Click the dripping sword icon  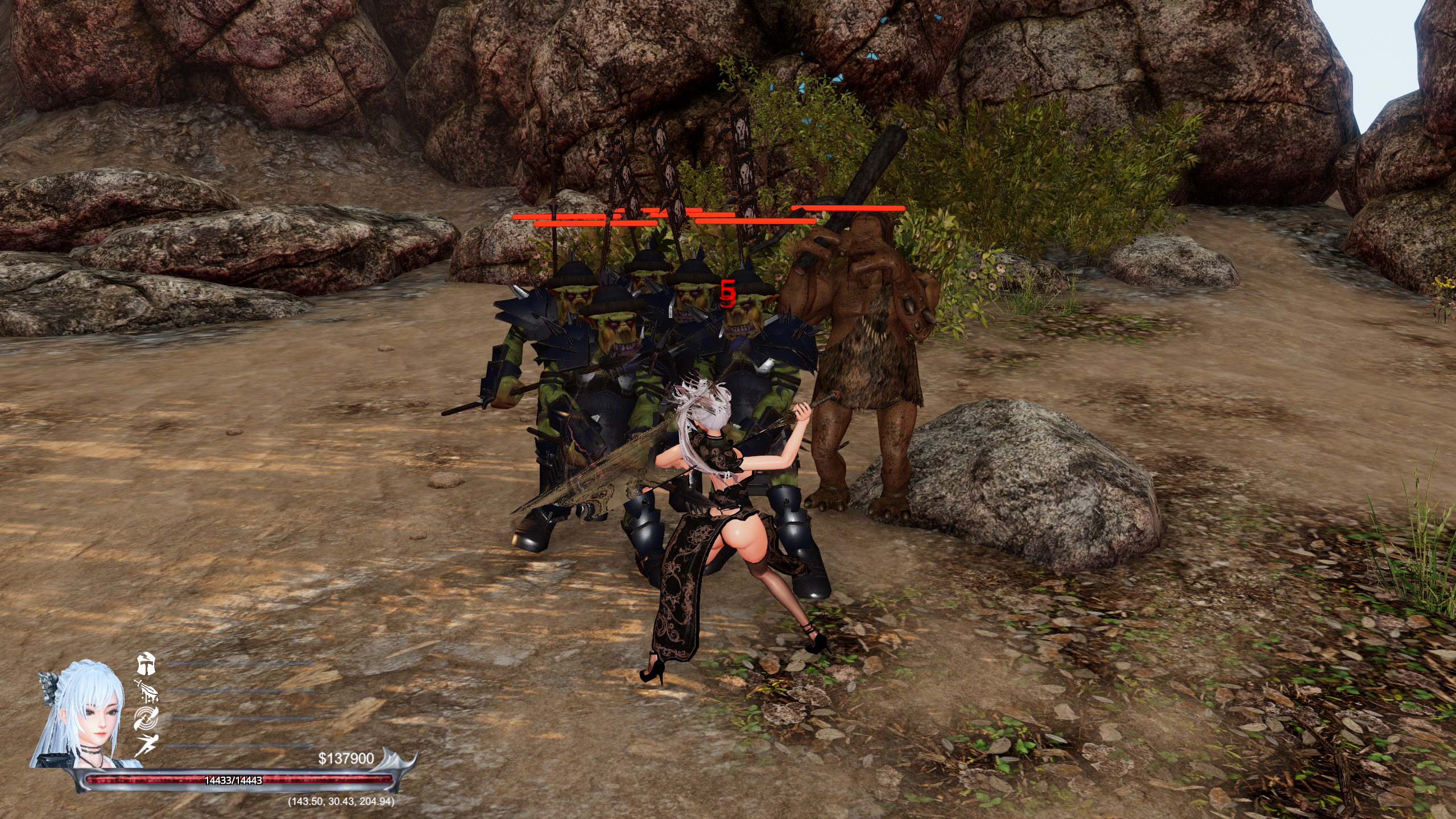click(x=146, y=690)
